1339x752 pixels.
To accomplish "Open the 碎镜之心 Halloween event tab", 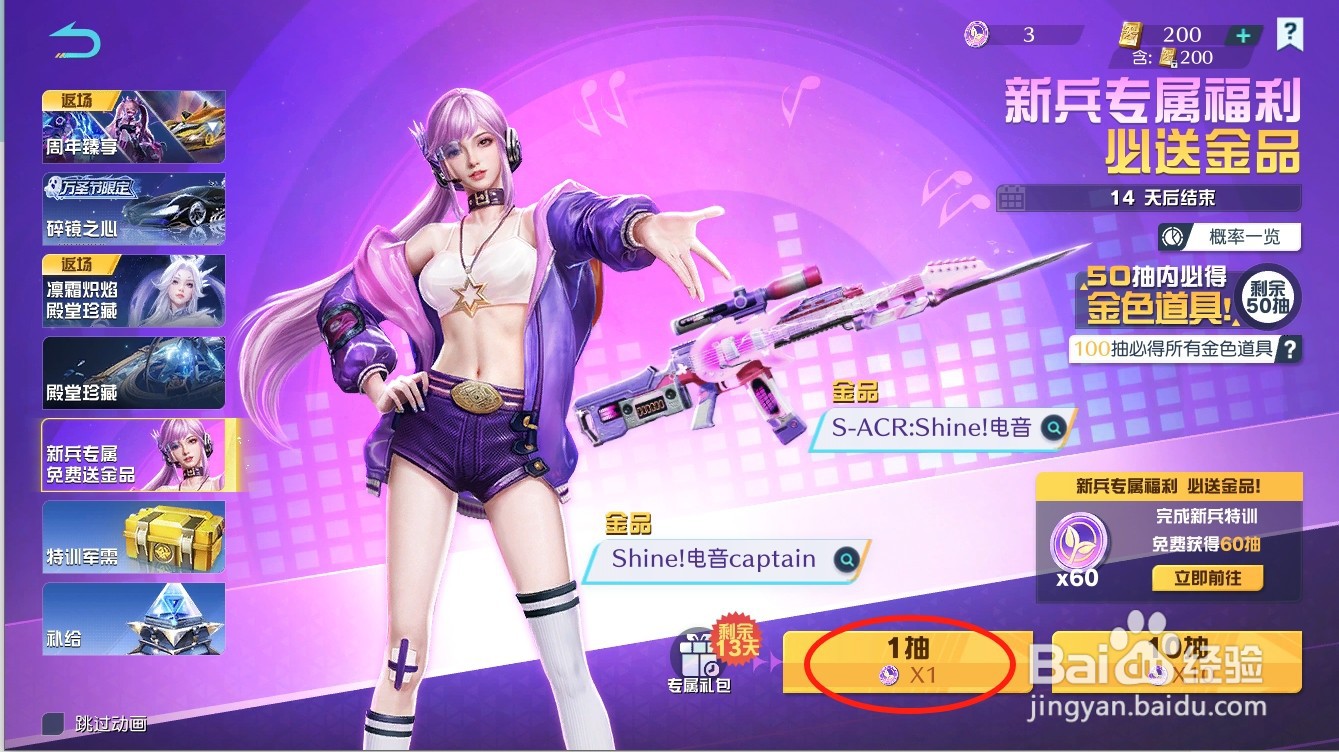I will click(133, 208).
